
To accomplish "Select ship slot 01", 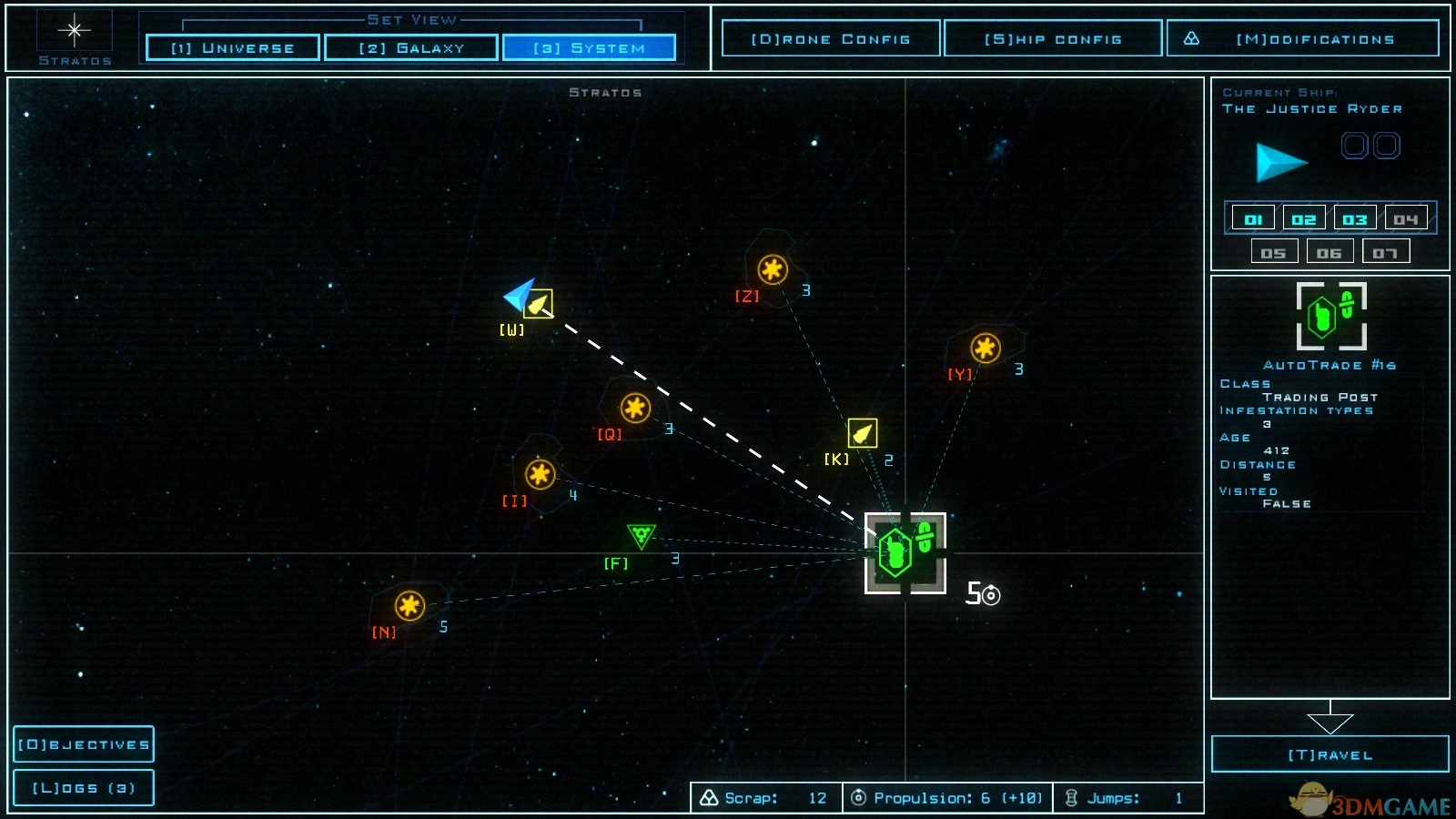I will point(1253,219).
